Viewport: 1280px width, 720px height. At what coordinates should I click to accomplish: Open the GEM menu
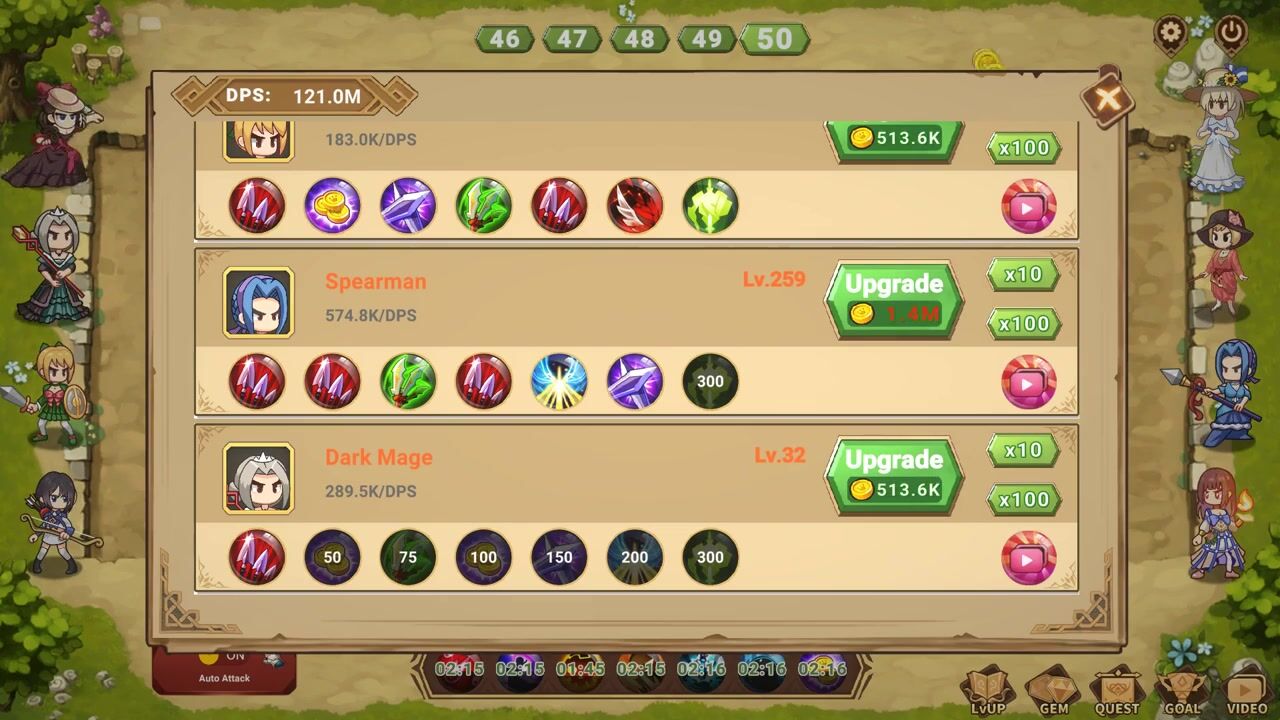1053,691
